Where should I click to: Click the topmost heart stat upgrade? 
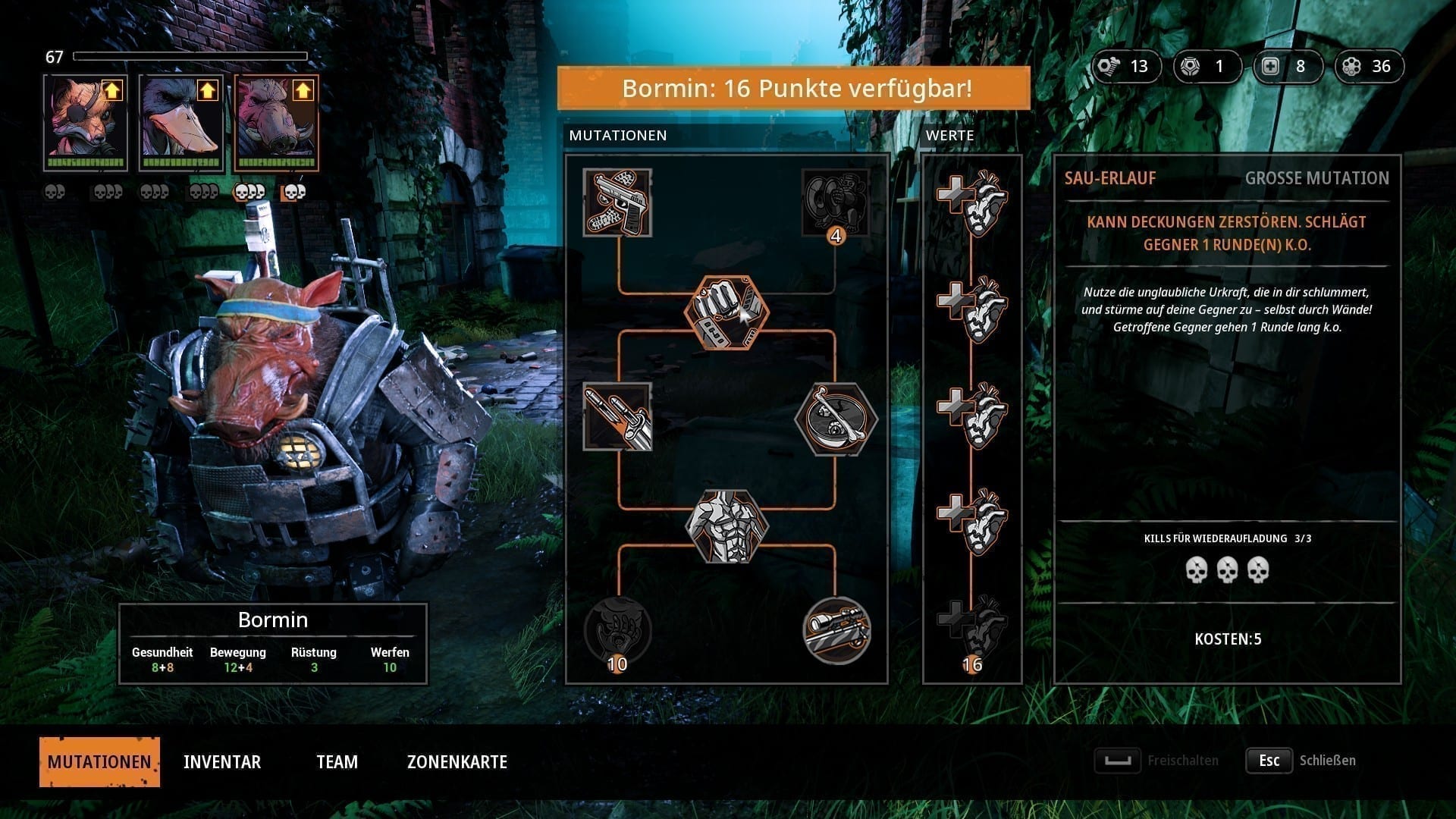pos(972,202)
